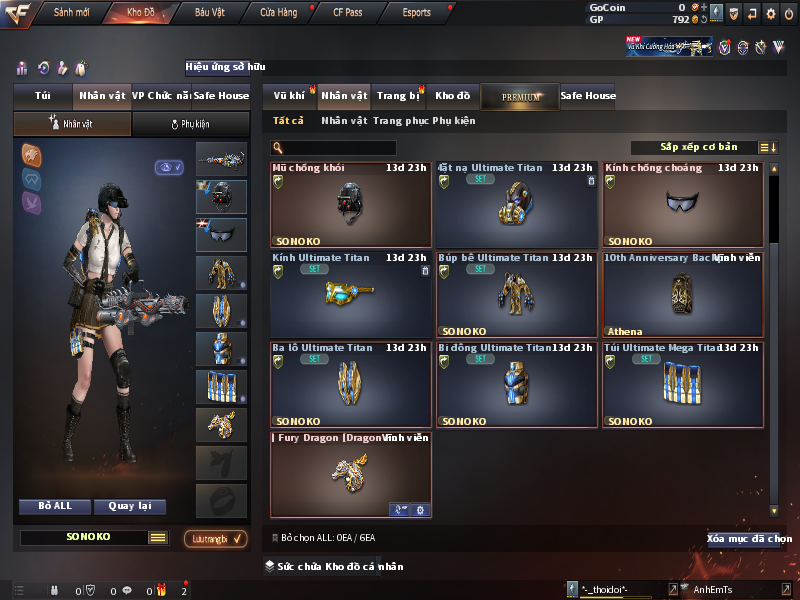Image resolution: width=800 pixels, height=600 pixels.
Task: Open the Esports tab
Action: 416,13
